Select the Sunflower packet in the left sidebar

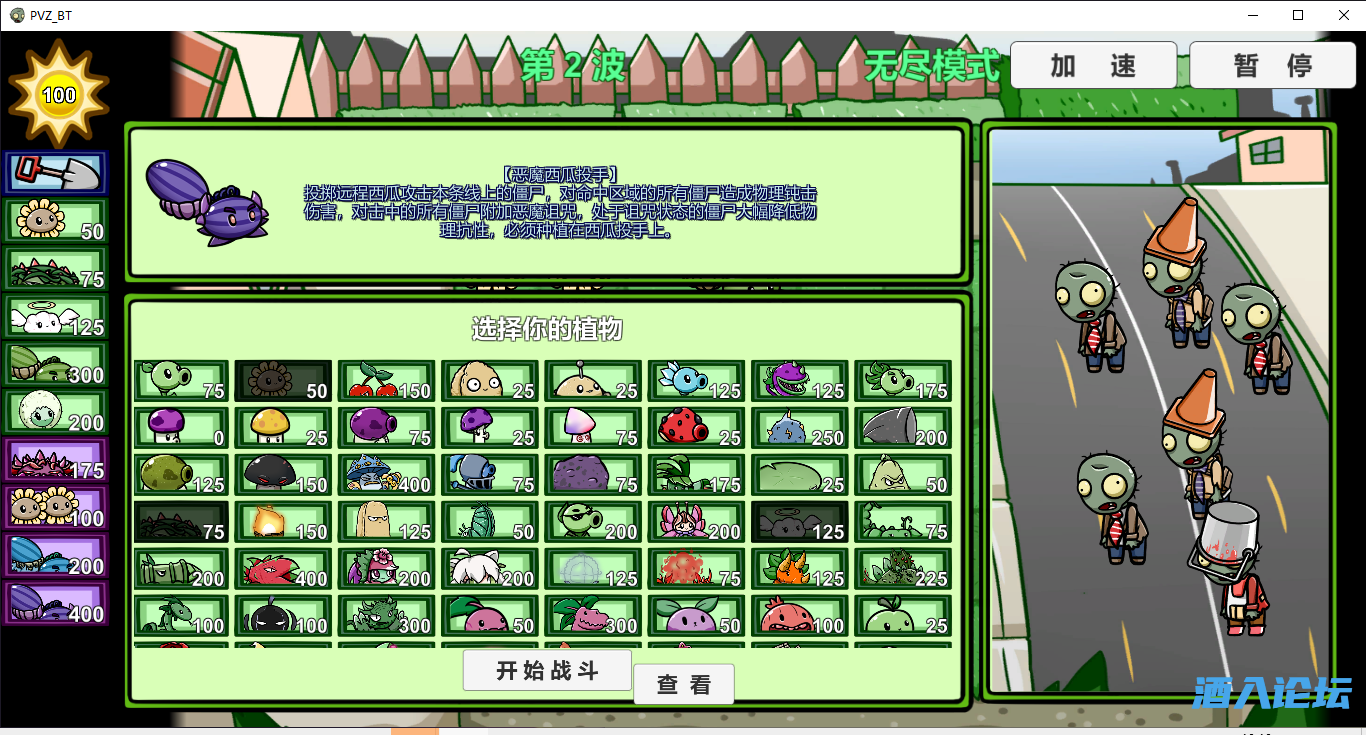(x=55, y=219)
